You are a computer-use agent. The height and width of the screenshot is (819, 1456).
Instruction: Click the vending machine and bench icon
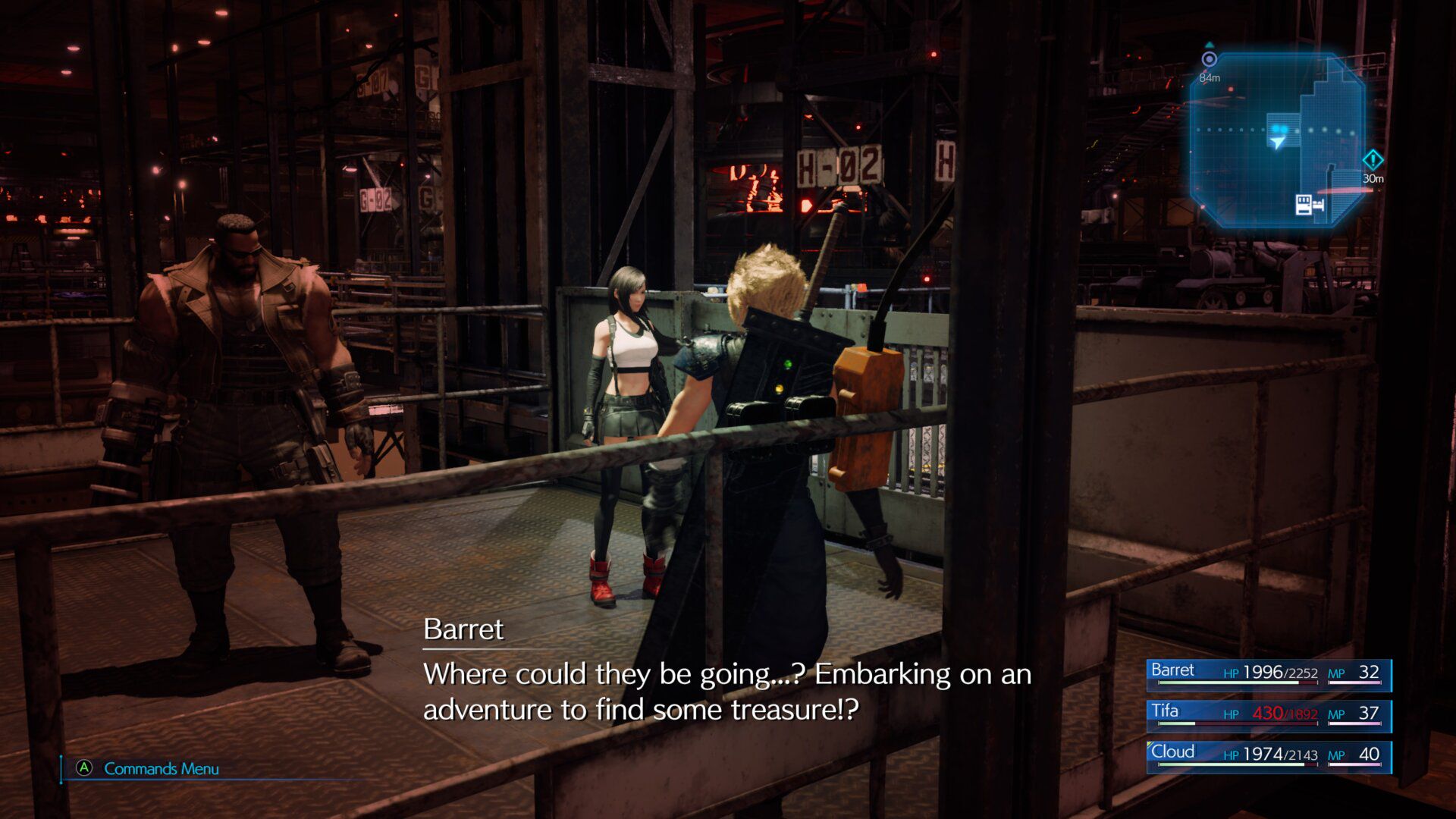(x=1310, y=205)
